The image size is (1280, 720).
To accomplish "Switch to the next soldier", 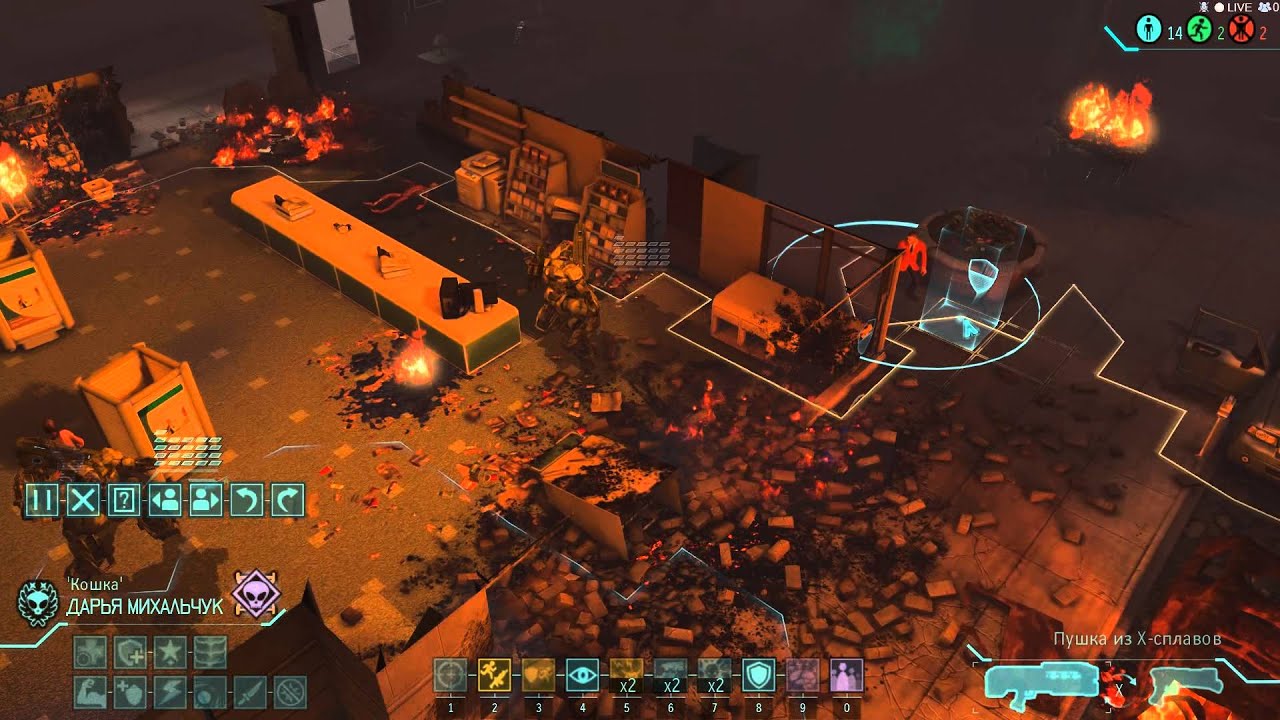I will click(205, 498).
